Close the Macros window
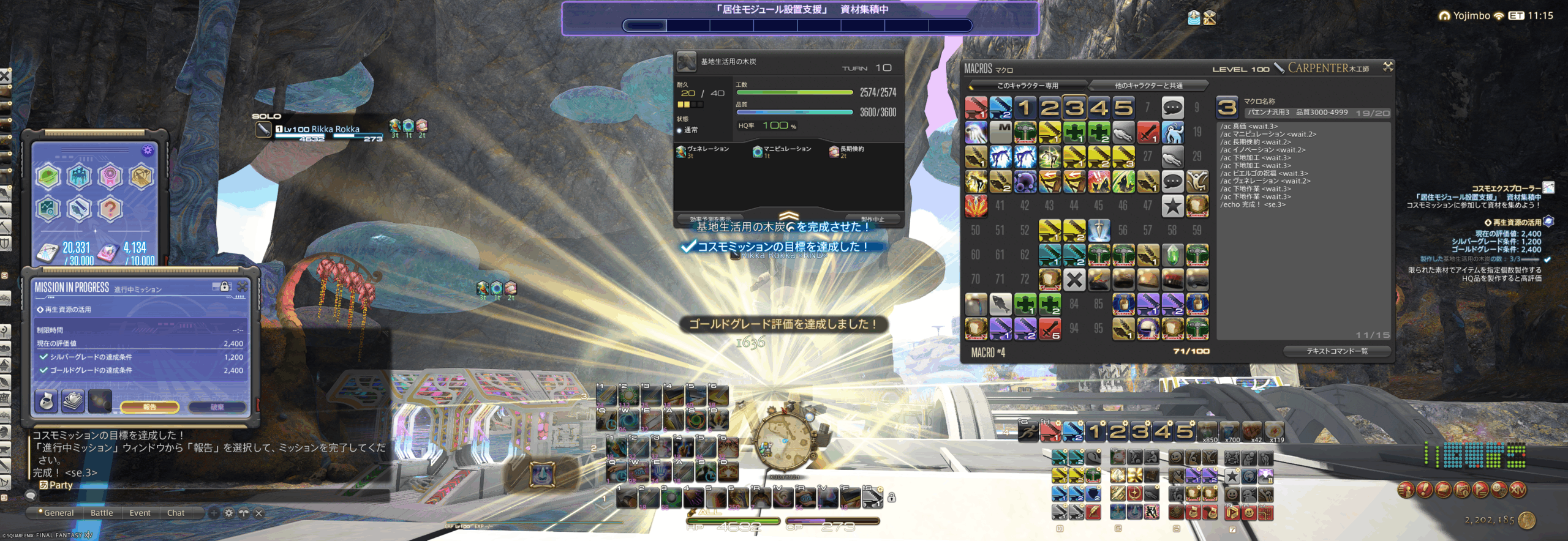The height and width of the screenshot is (541, 1568). (1388, 67)
